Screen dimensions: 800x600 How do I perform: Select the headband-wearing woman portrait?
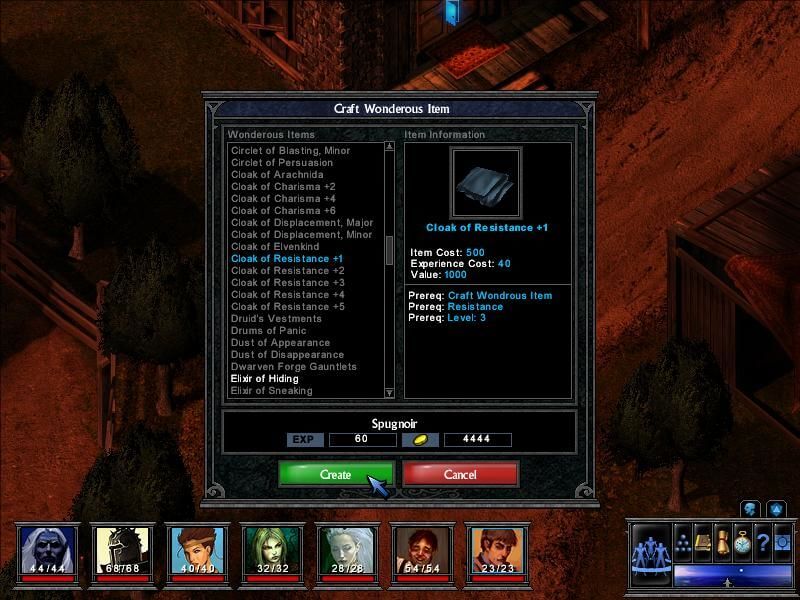pyautogui.click(x=196, y=551)
